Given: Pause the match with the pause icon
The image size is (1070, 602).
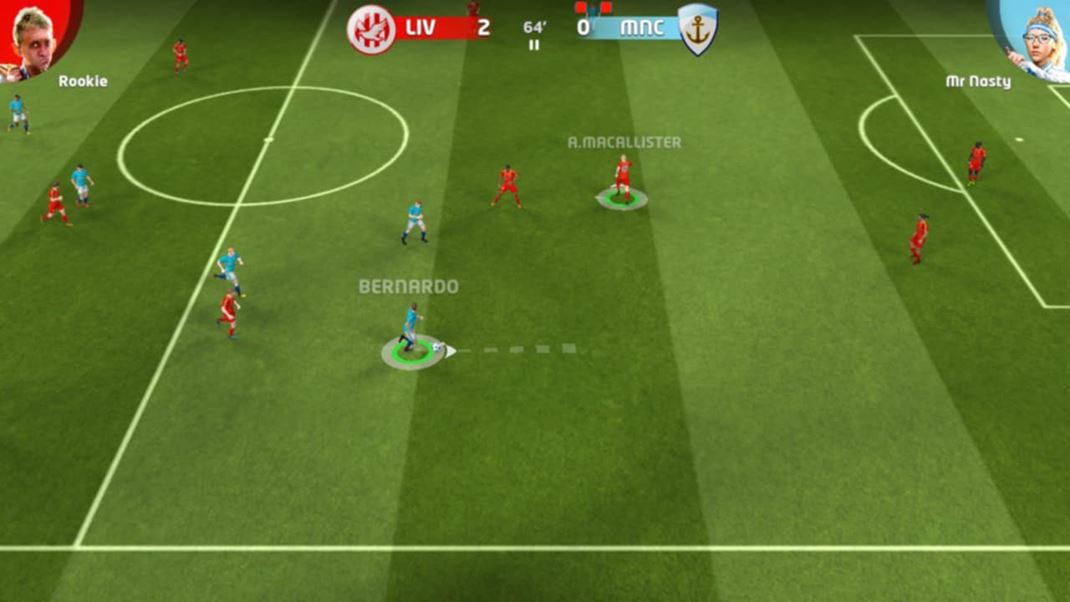Looking at the screenshot, I should tap(534, 46).
